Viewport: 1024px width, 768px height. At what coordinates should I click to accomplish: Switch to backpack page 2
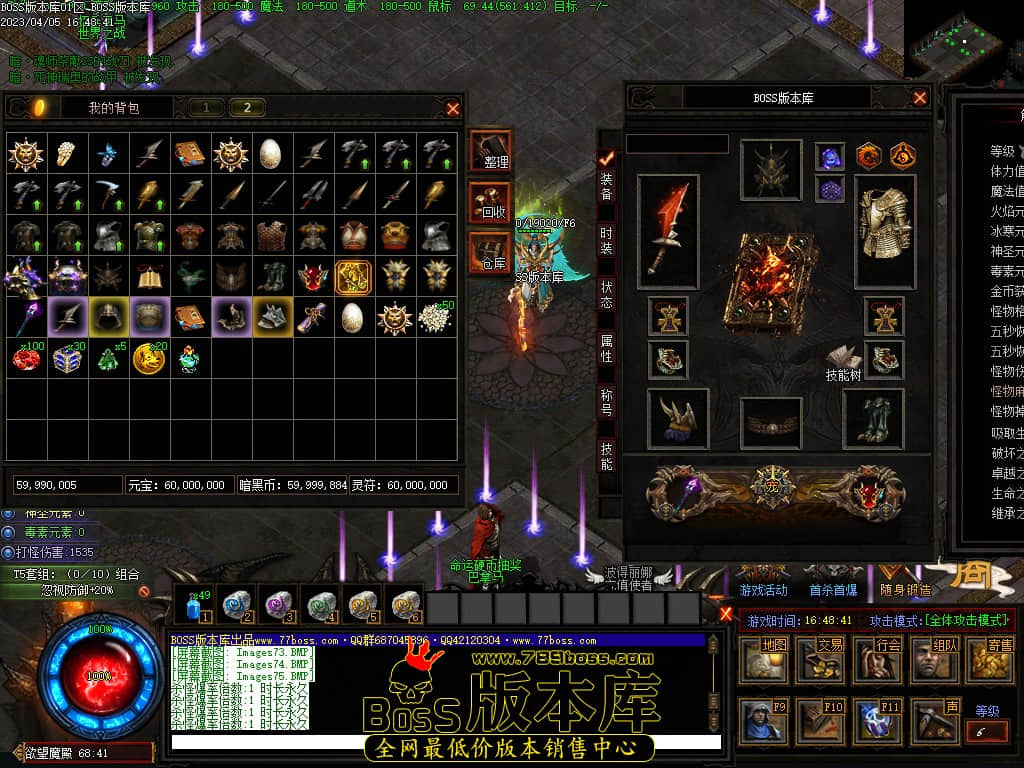[x=247, y=108]
